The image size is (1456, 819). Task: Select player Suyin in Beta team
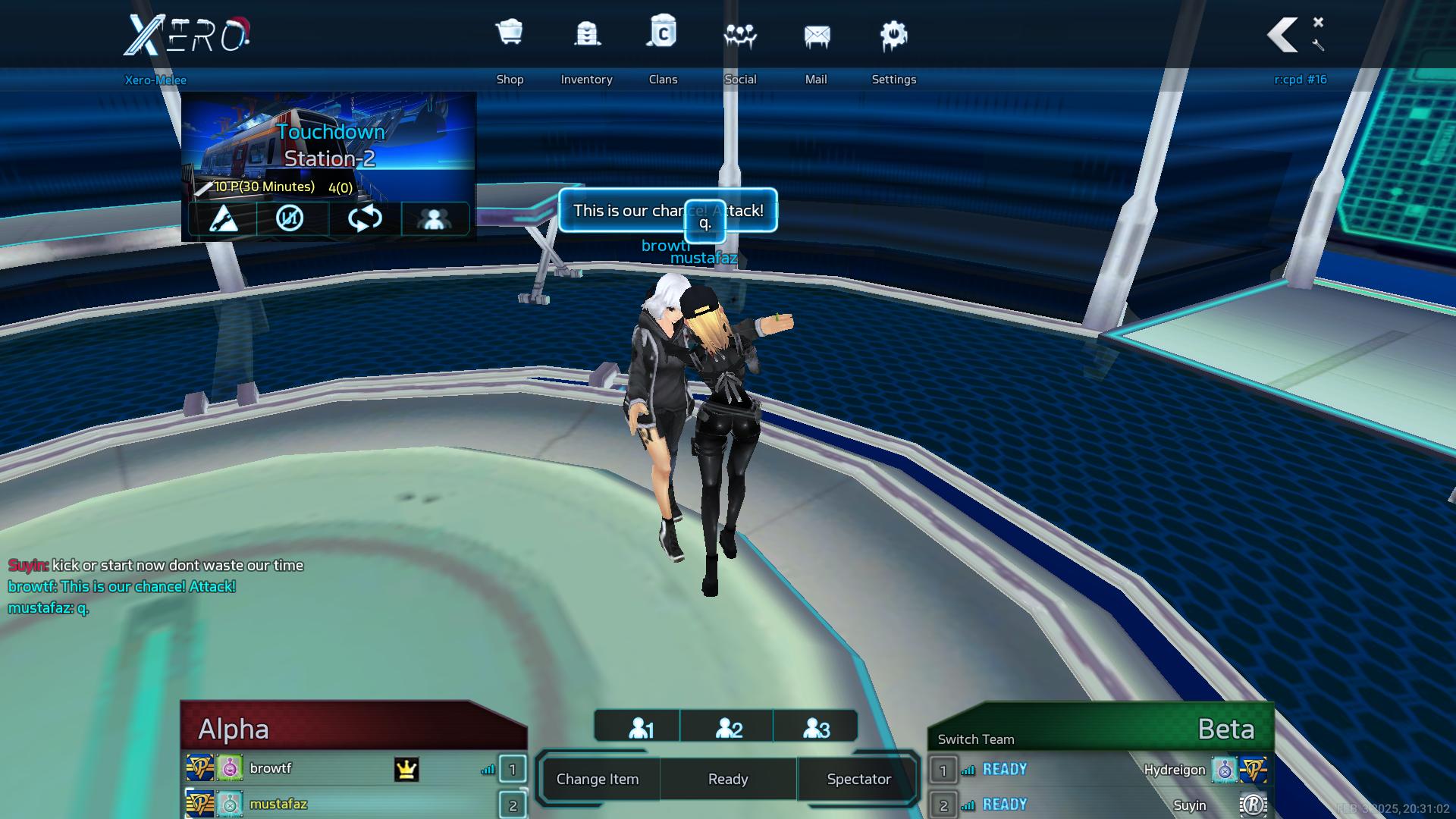click(1189, 805)
